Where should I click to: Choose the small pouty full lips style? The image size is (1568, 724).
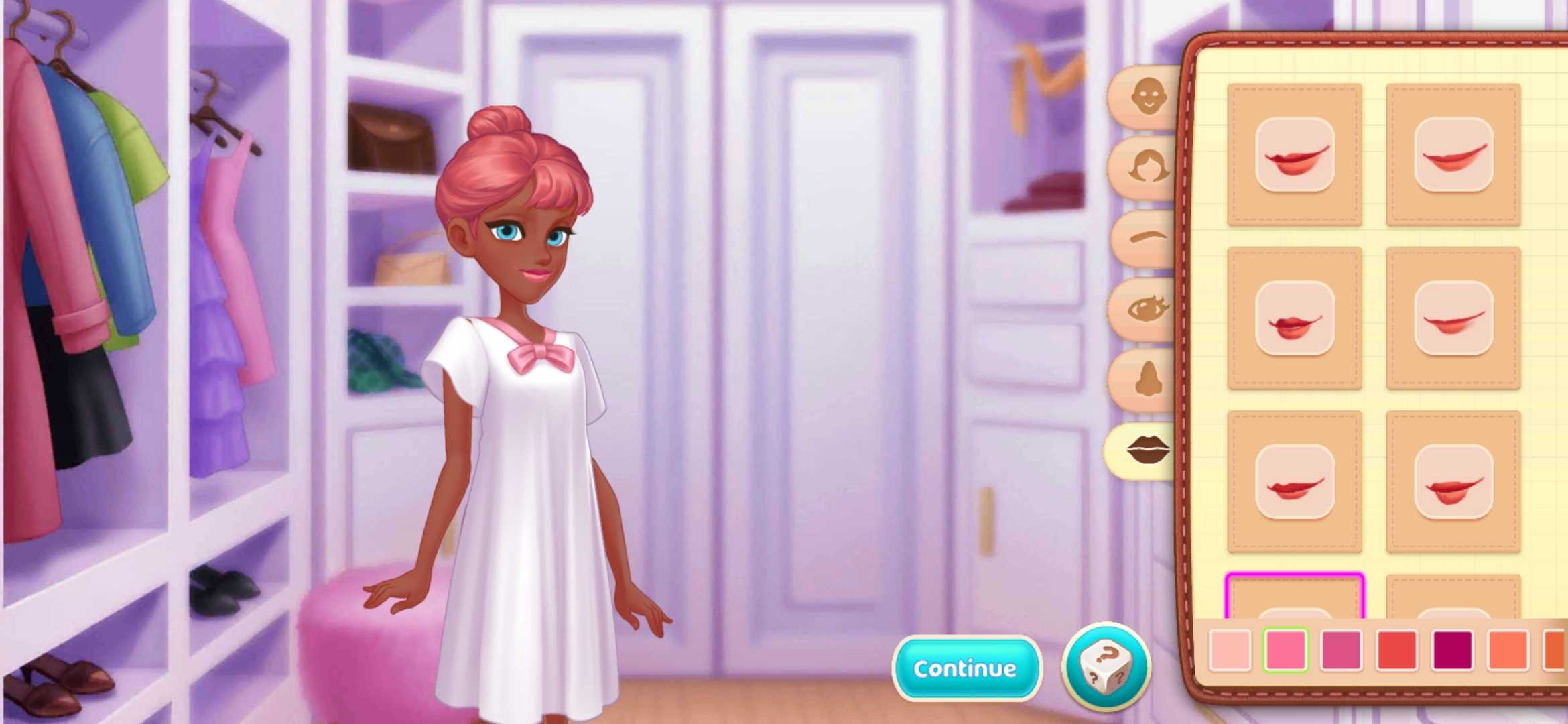(1294, 318)
